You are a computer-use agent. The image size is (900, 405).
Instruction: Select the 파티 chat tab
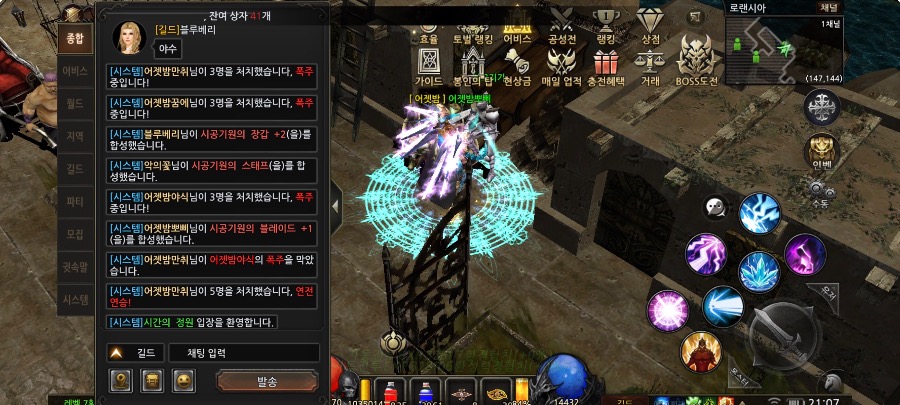tap(73, 201)
